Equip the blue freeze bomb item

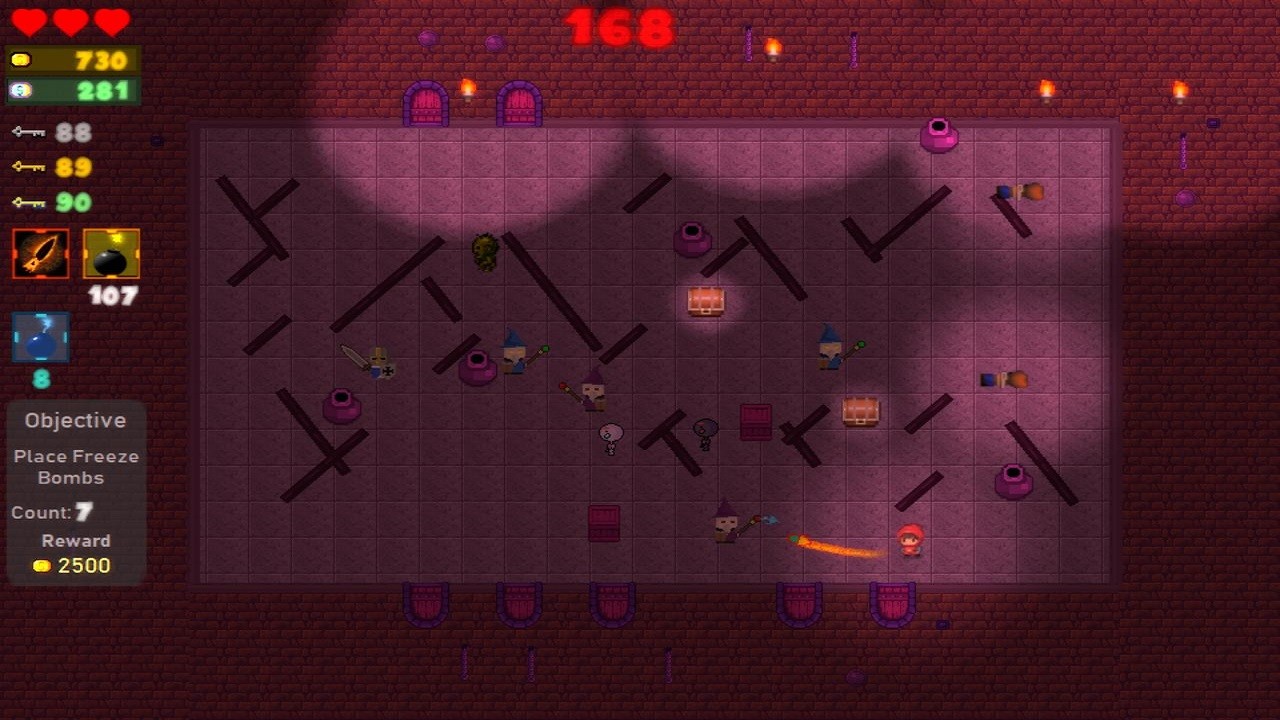pyautogui.click(x=40, y=336)
